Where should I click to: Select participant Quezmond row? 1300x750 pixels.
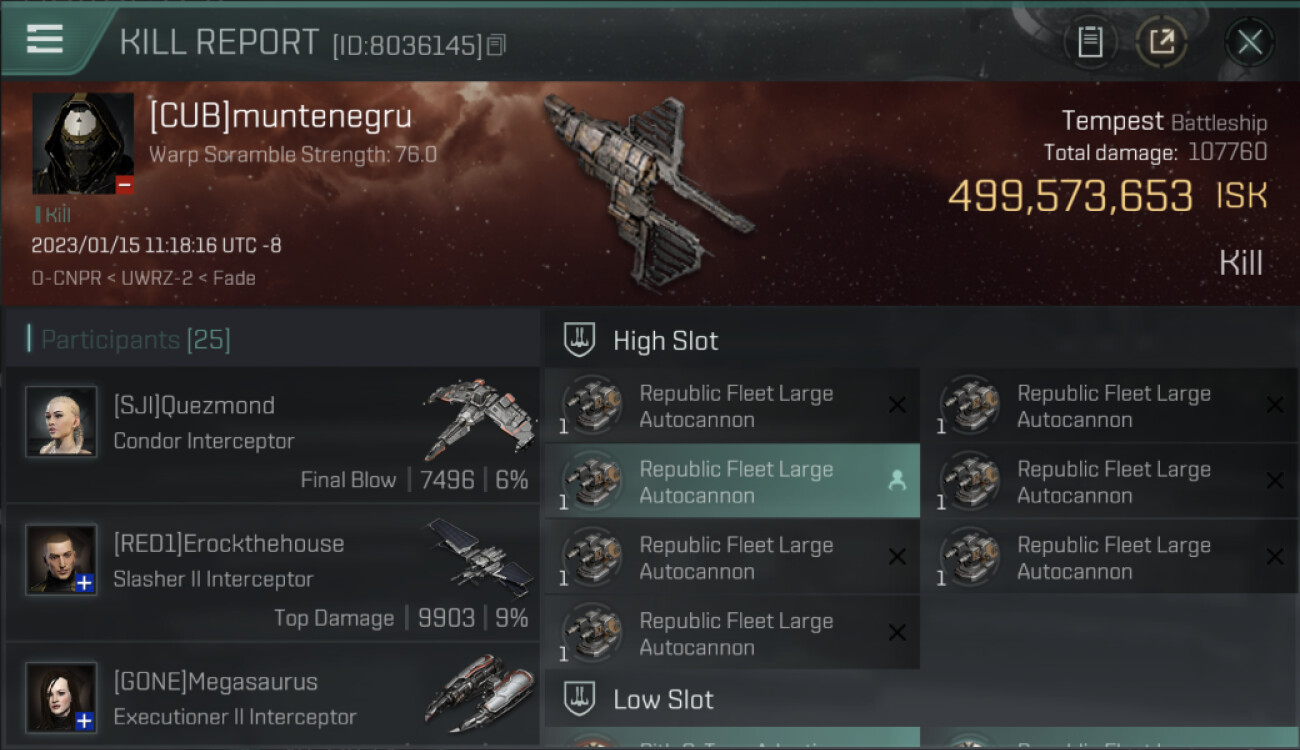pyautogui.click(x=272, y=435)
